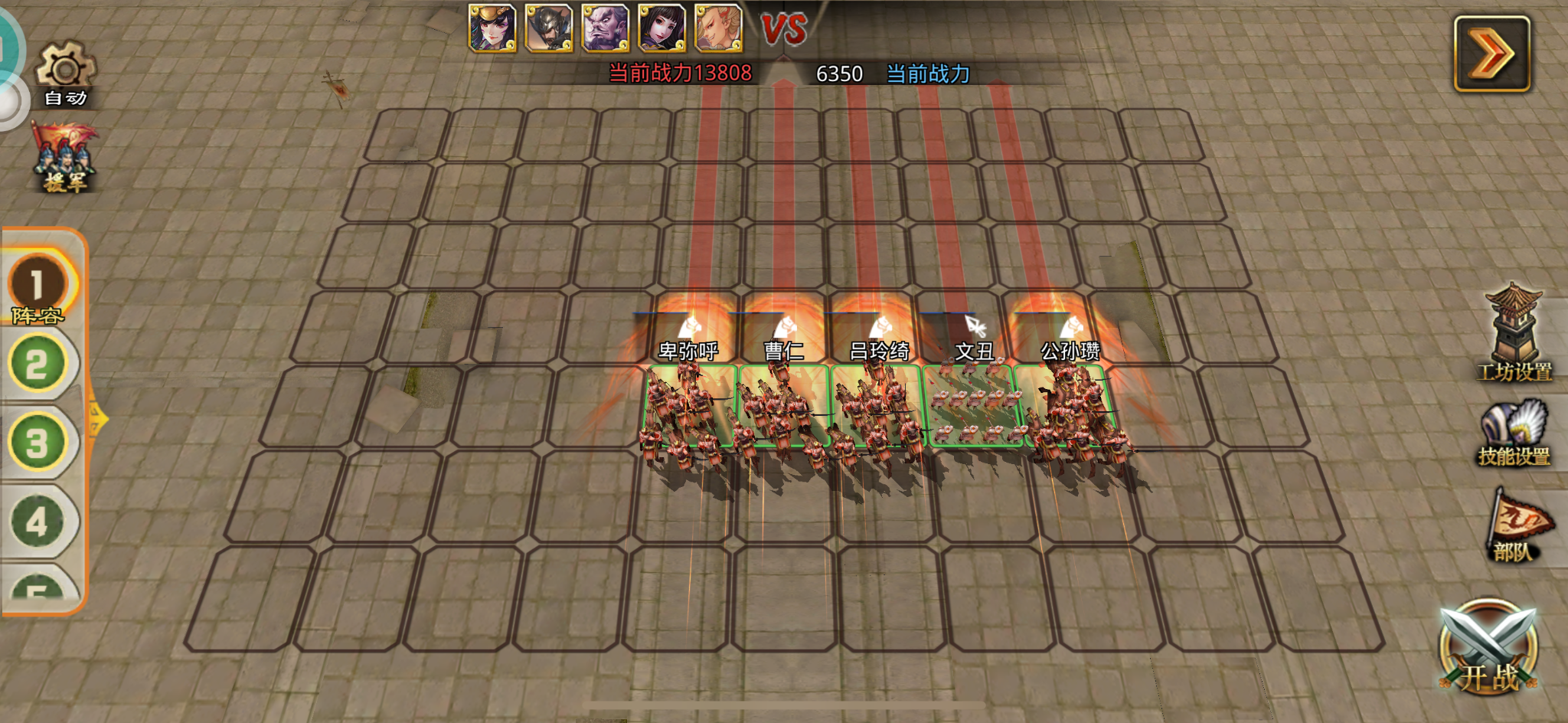Switch to formation slot 4

(38, 522)
